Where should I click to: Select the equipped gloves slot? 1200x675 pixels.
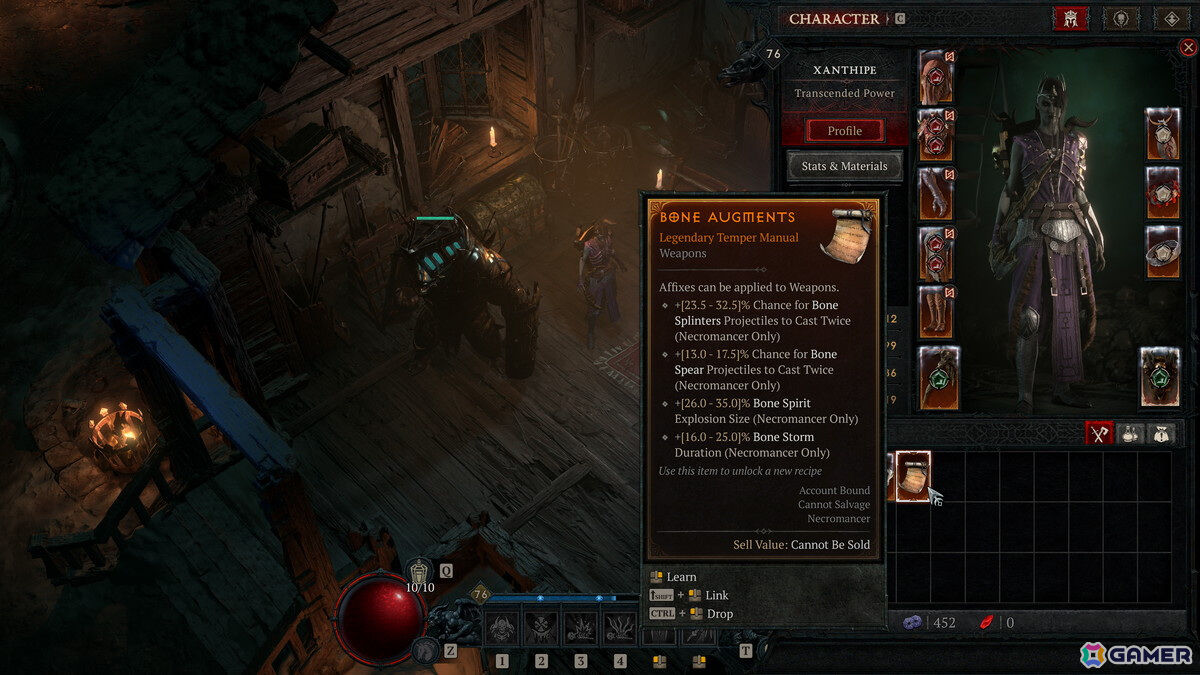[936, 193]
